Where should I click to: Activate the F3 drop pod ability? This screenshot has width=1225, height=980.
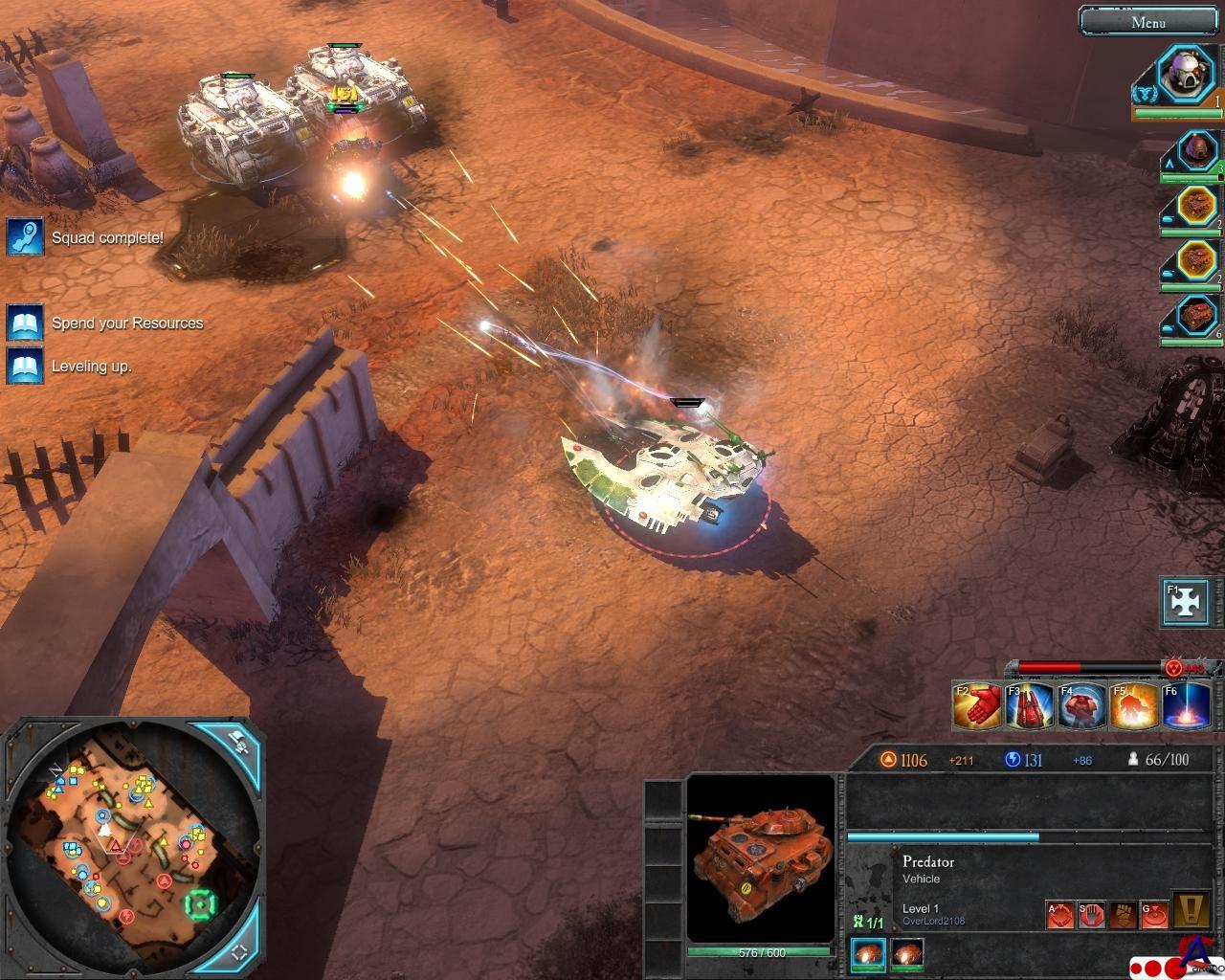click(1029, 706)
